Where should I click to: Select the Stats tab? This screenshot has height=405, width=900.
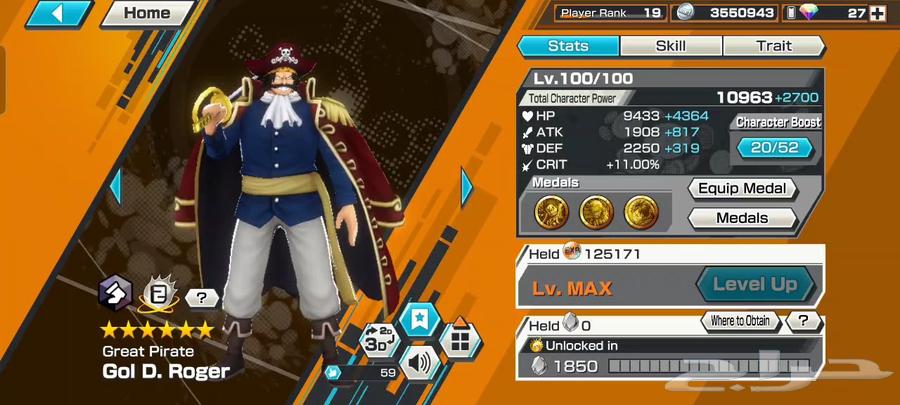point(568,46)
